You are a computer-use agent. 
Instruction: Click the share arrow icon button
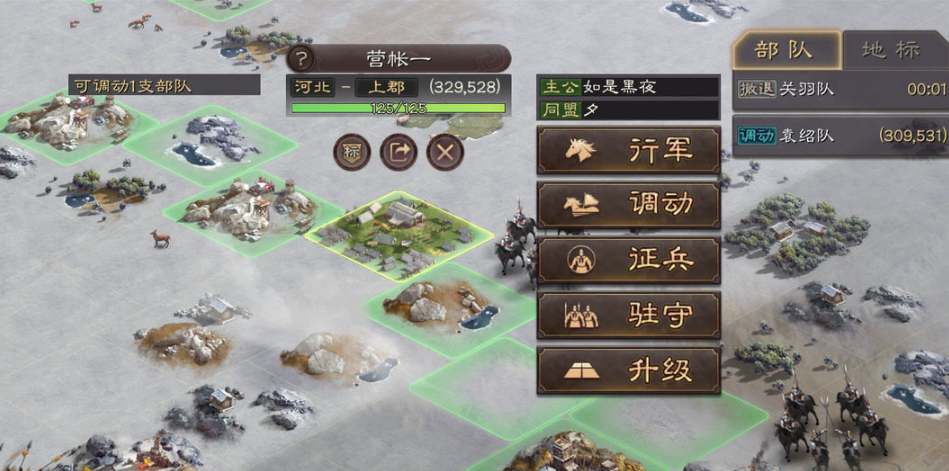398,152
